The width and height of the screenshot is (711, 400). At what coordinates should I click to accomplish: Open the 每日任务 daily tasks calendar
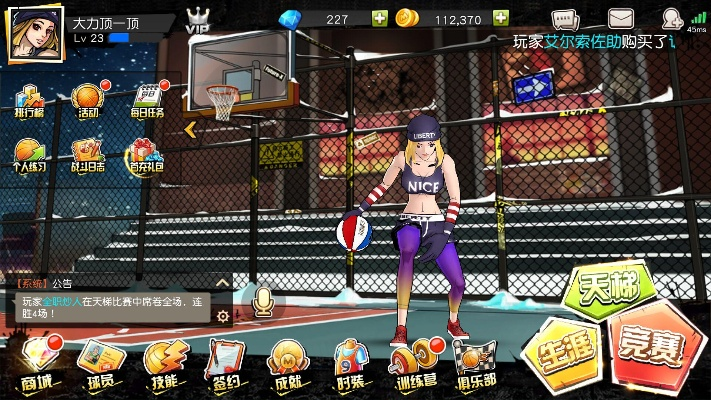[147, 99]
